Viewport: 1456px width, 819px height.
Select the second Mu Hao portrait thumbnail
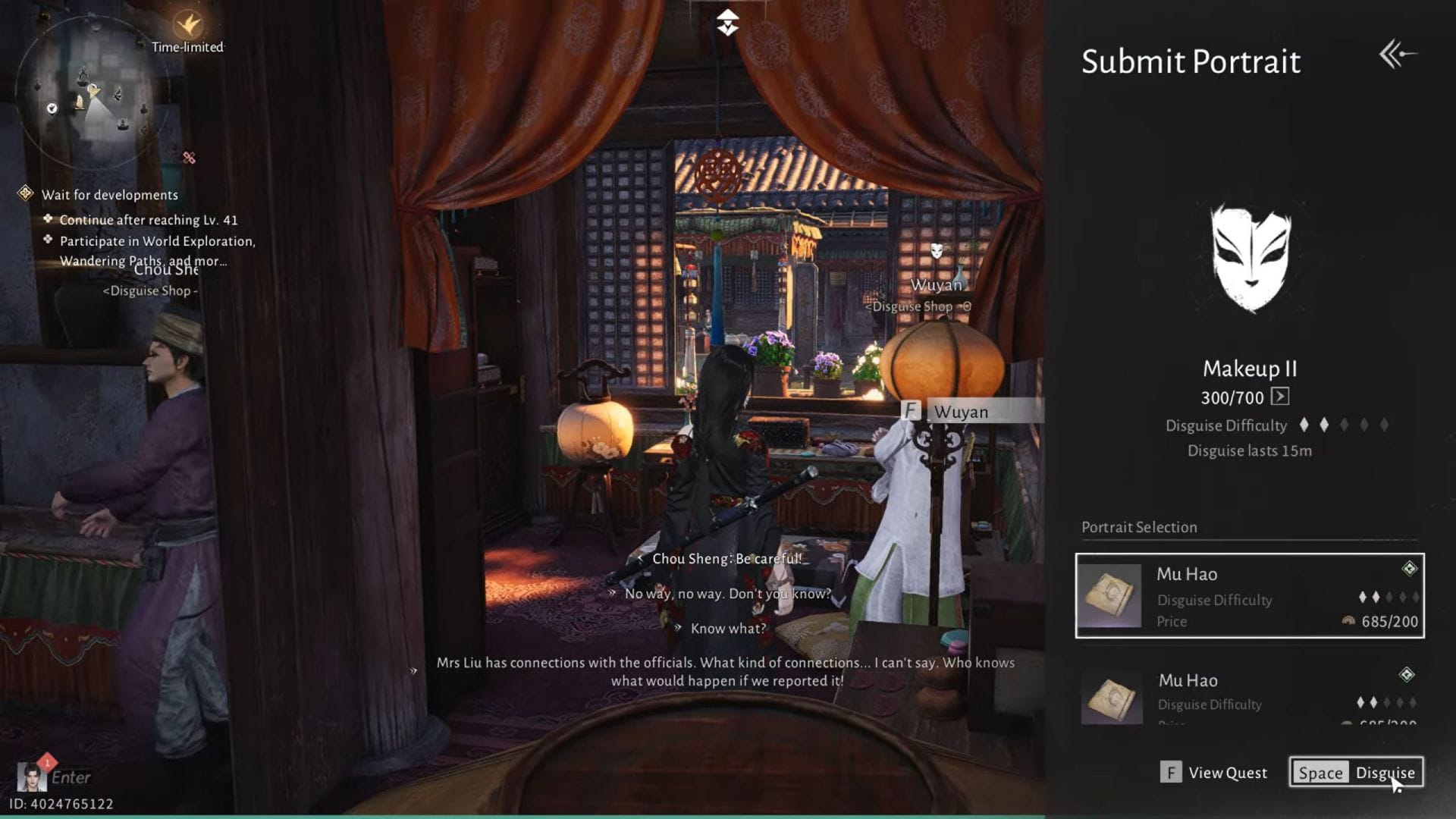(x=1111, y=698)
